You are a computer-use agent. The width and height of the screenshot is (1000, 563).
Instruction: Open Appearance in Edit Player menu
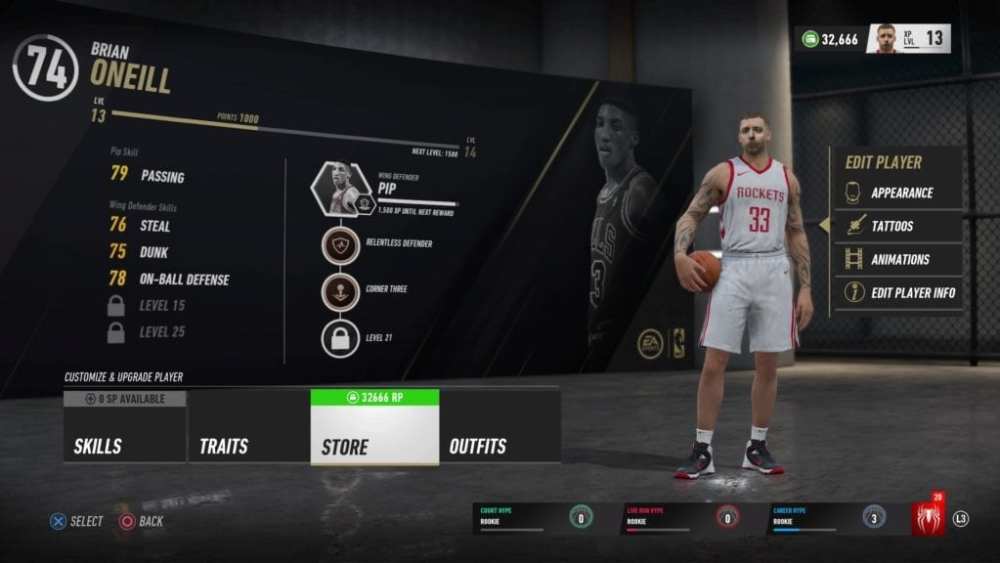(899, 193)
